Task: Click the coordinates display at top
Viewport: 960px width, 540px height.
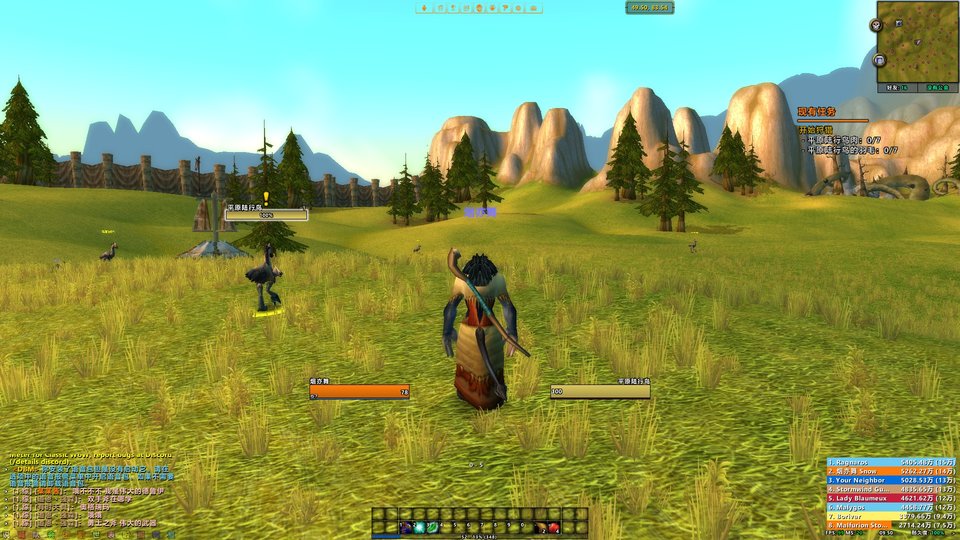Action: click(x=649, y=8)
